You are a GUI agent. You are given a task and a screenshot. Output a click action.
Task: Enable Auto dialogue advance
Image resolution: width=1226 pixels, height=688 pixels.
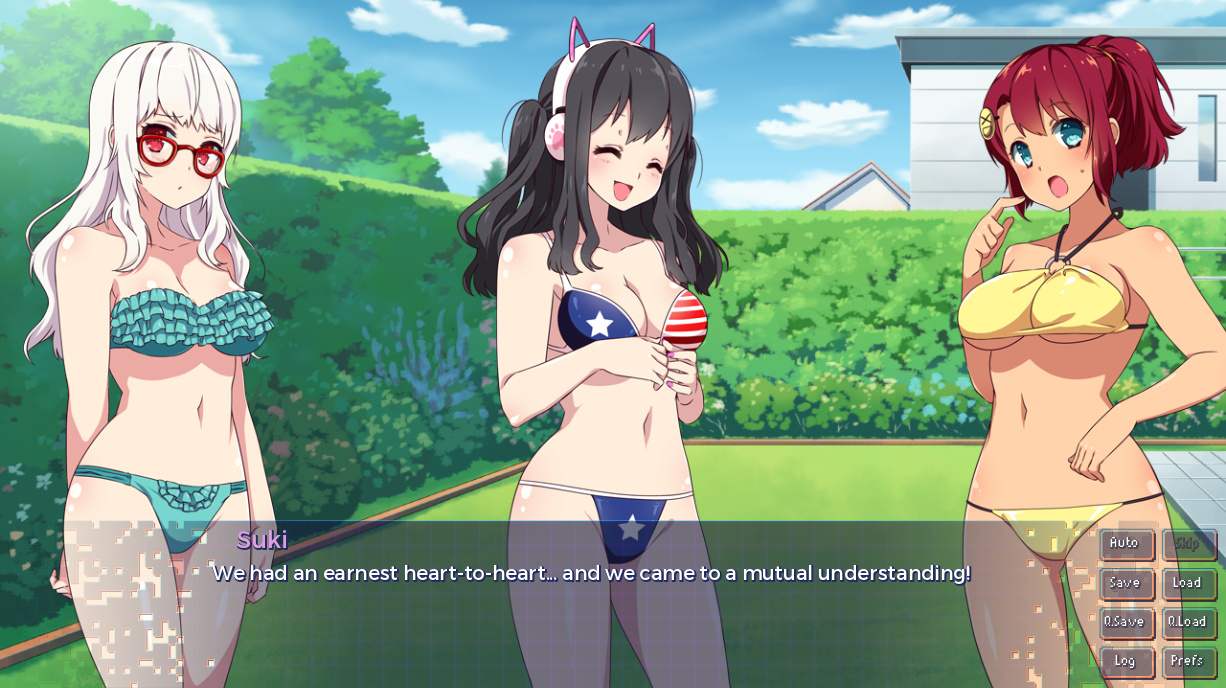click(1126, 544)
